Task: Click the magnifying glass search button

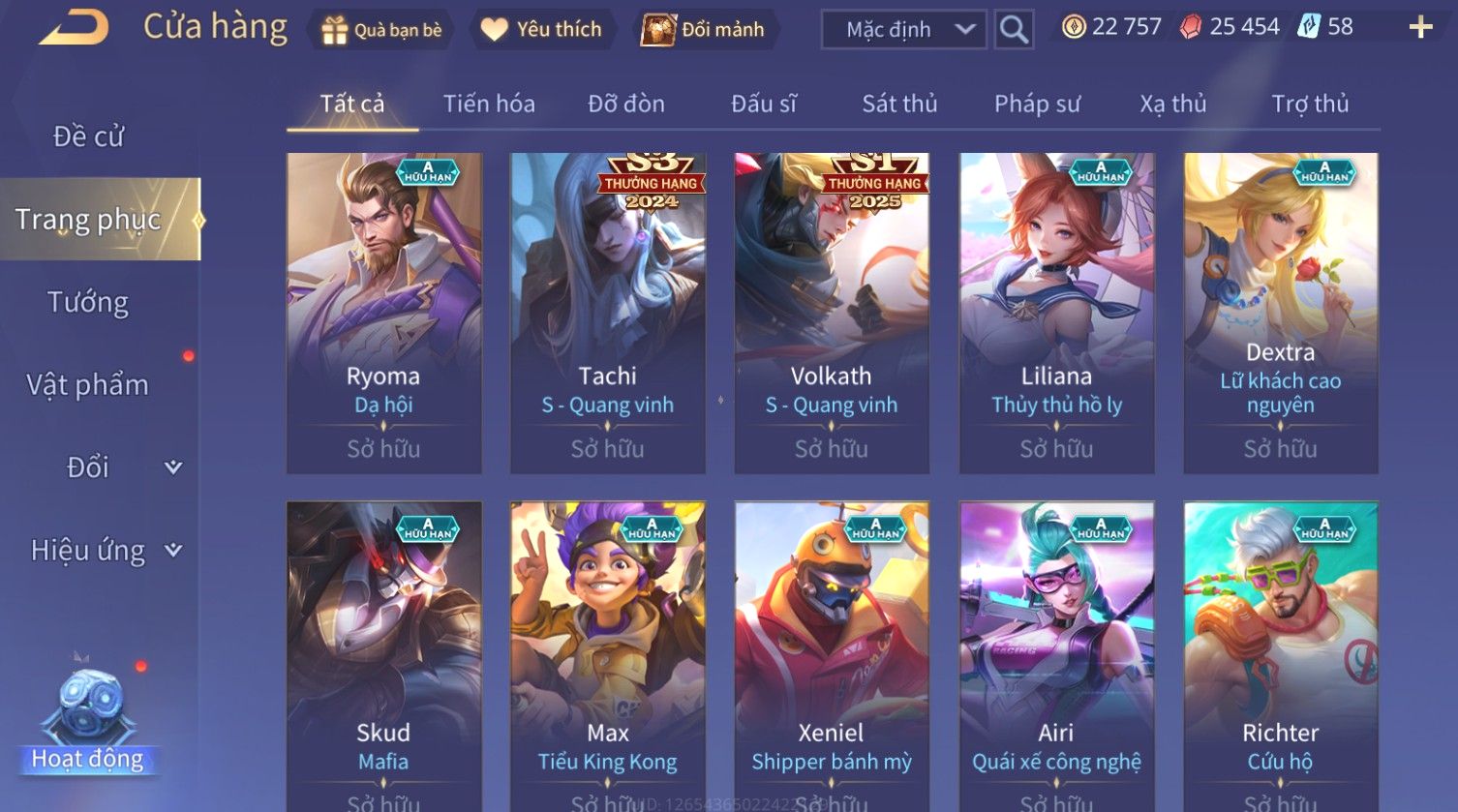Action: pyautogui.click(x=1014, y=30)
